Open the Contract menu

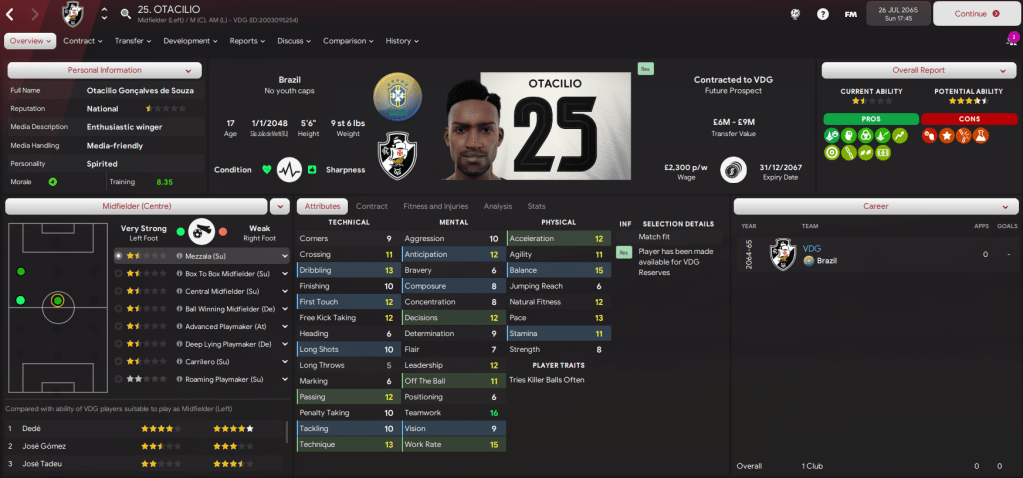point(83,41)
